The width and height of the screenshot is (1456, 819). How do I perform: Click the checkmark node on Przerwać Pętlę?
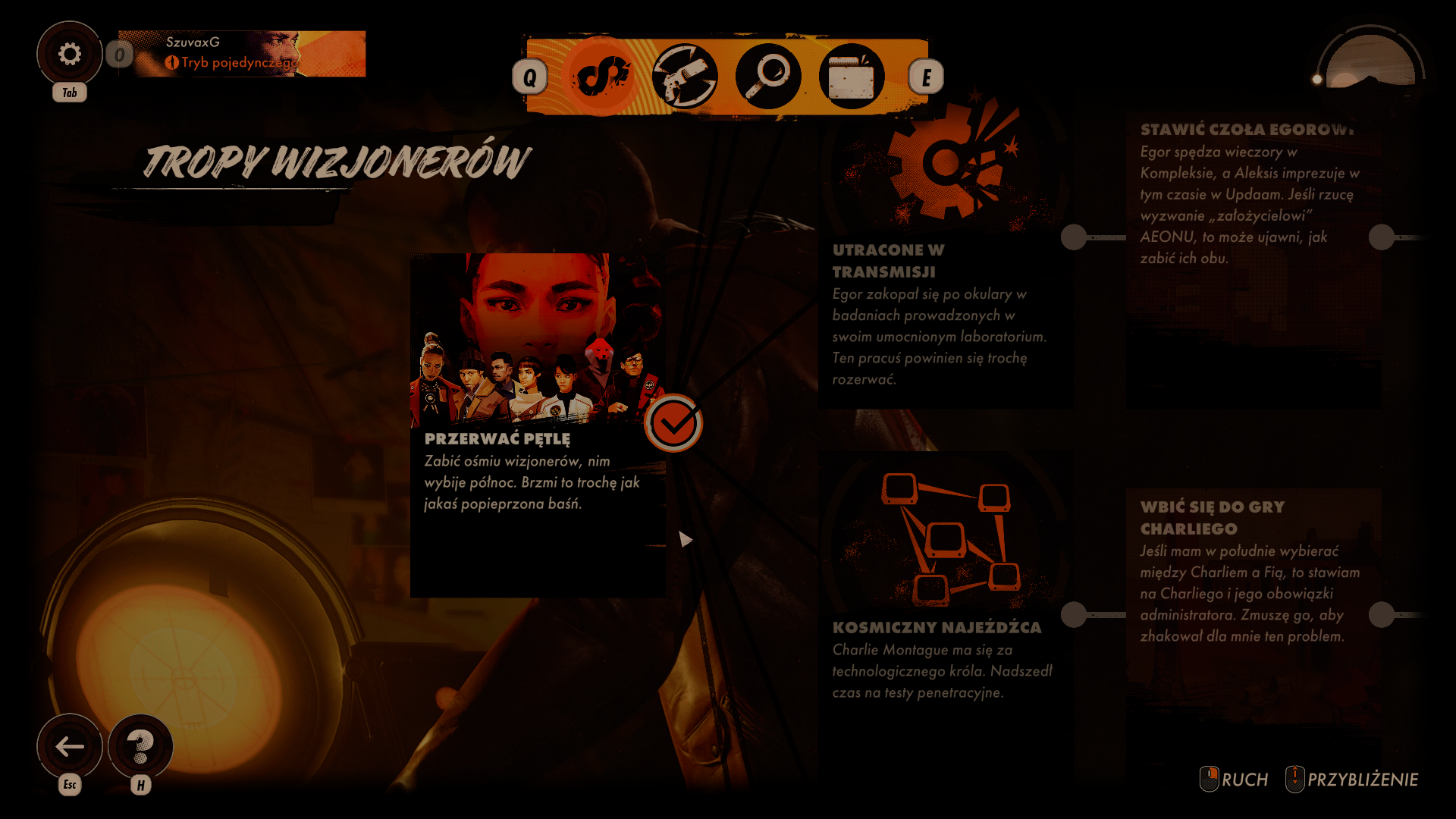pyautogui.click(x=673, y=423)
